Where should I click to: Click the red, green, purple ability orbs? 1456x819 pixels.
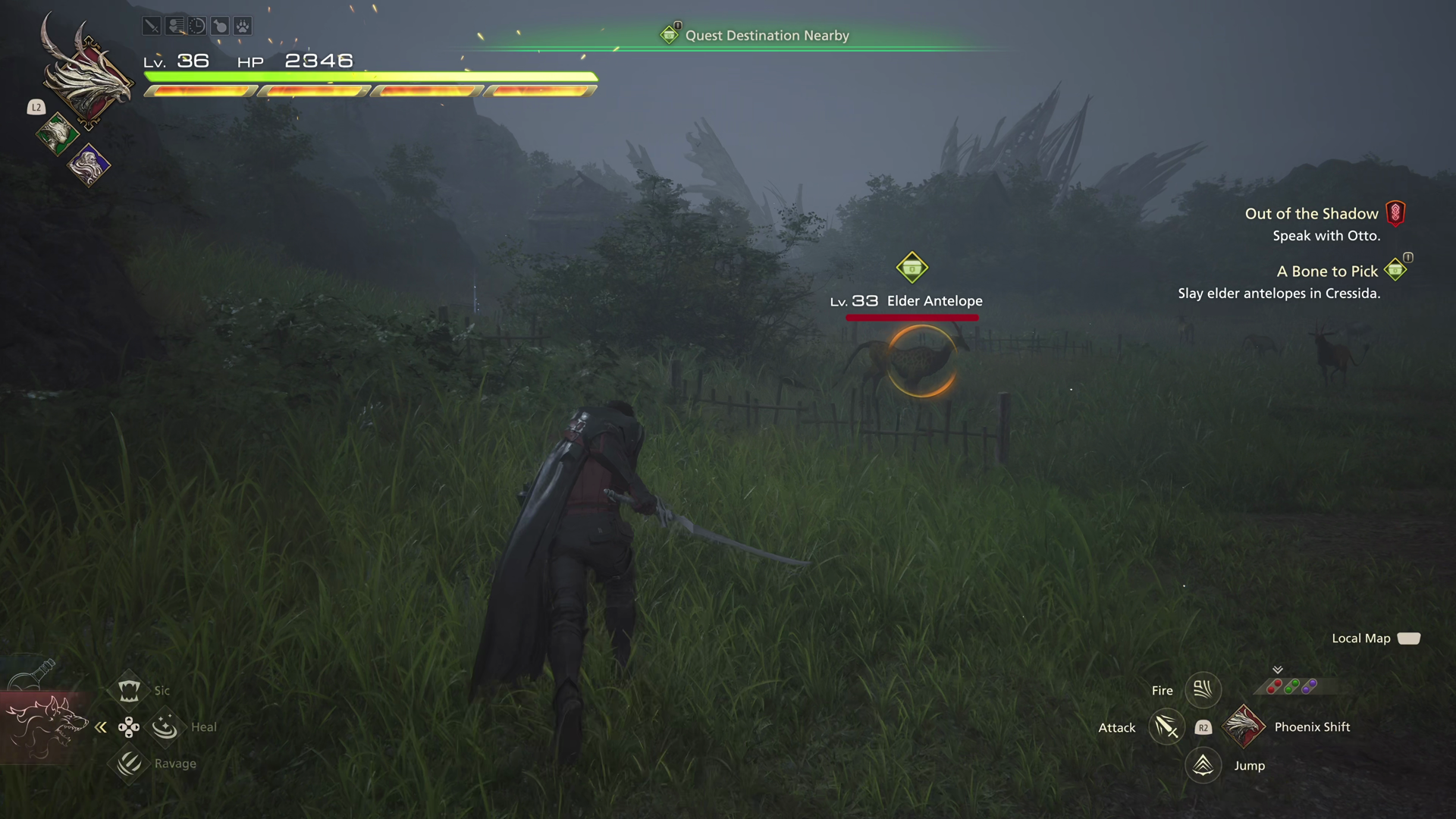(x=1291, y=687)
